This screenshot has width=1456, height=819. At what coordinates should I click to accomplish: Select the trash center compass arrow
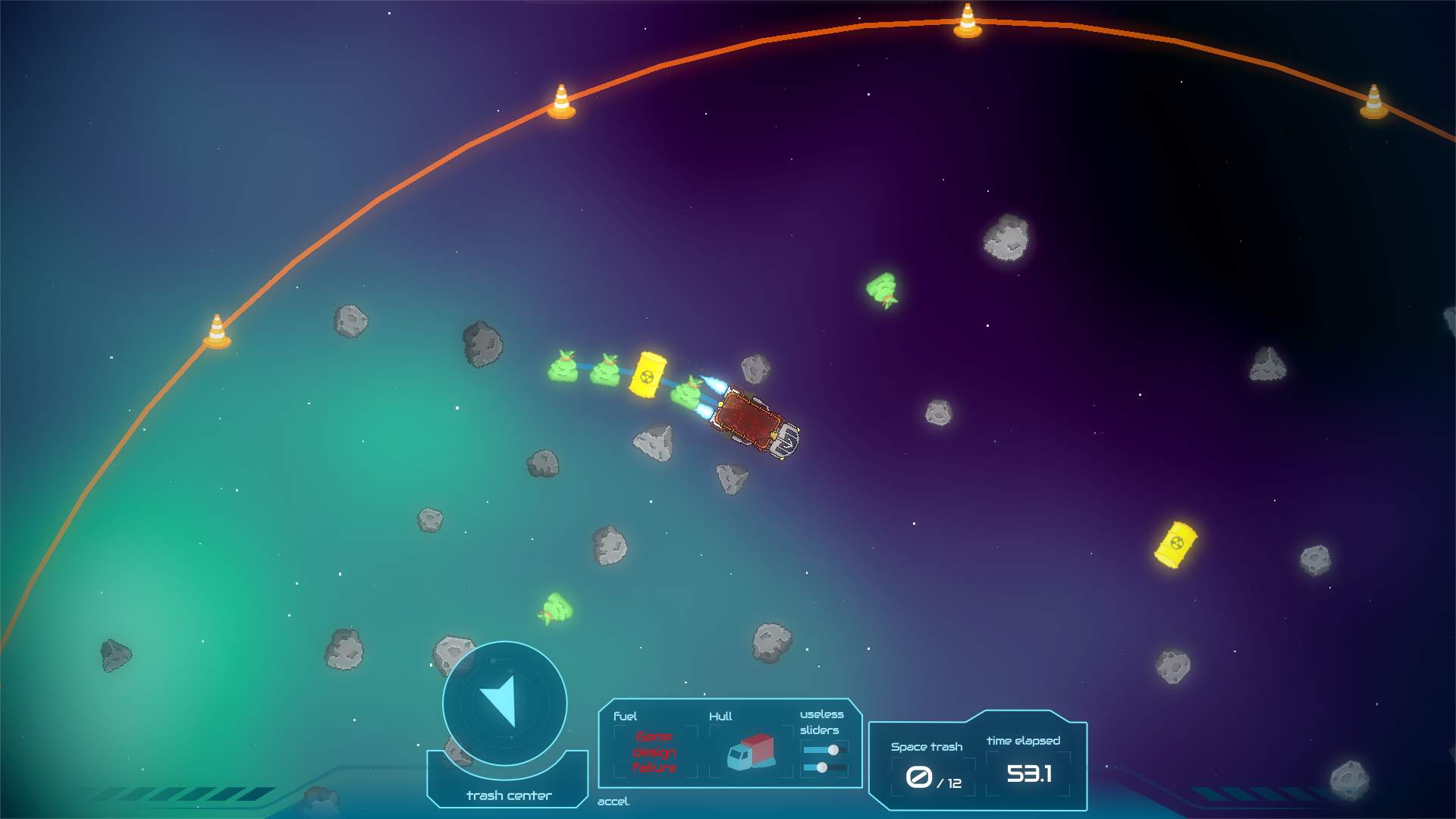[500, 701]
